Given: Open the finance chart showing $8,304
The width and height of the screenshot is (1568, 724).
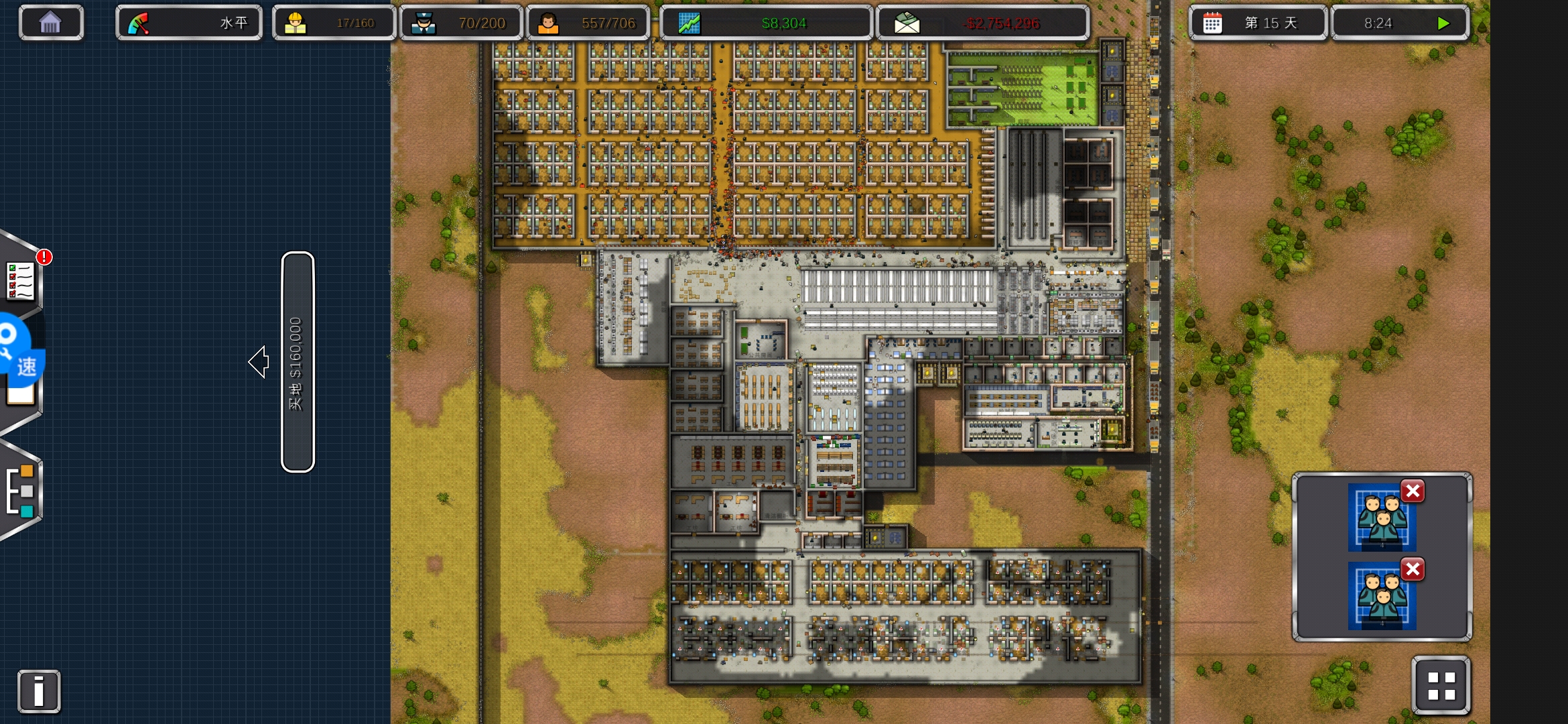Looking at the screenshot, I should pos(765,23).
